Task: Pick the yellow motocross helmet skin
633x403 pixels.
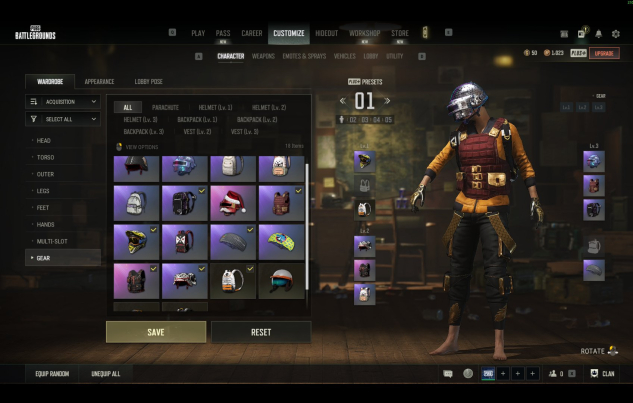Action: click(136, 241)
